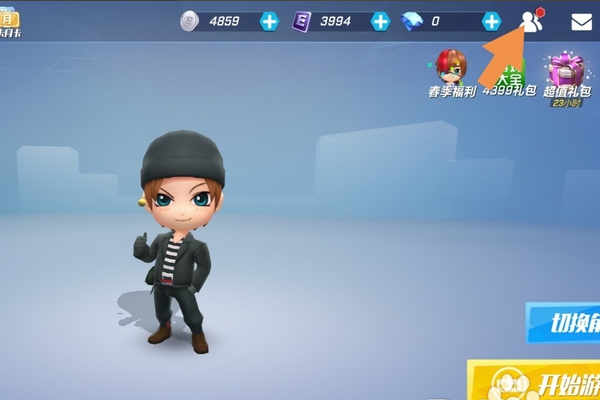Open the mail envelope inbox
Viewport: 600px width, 400px height.
(581, 21)
